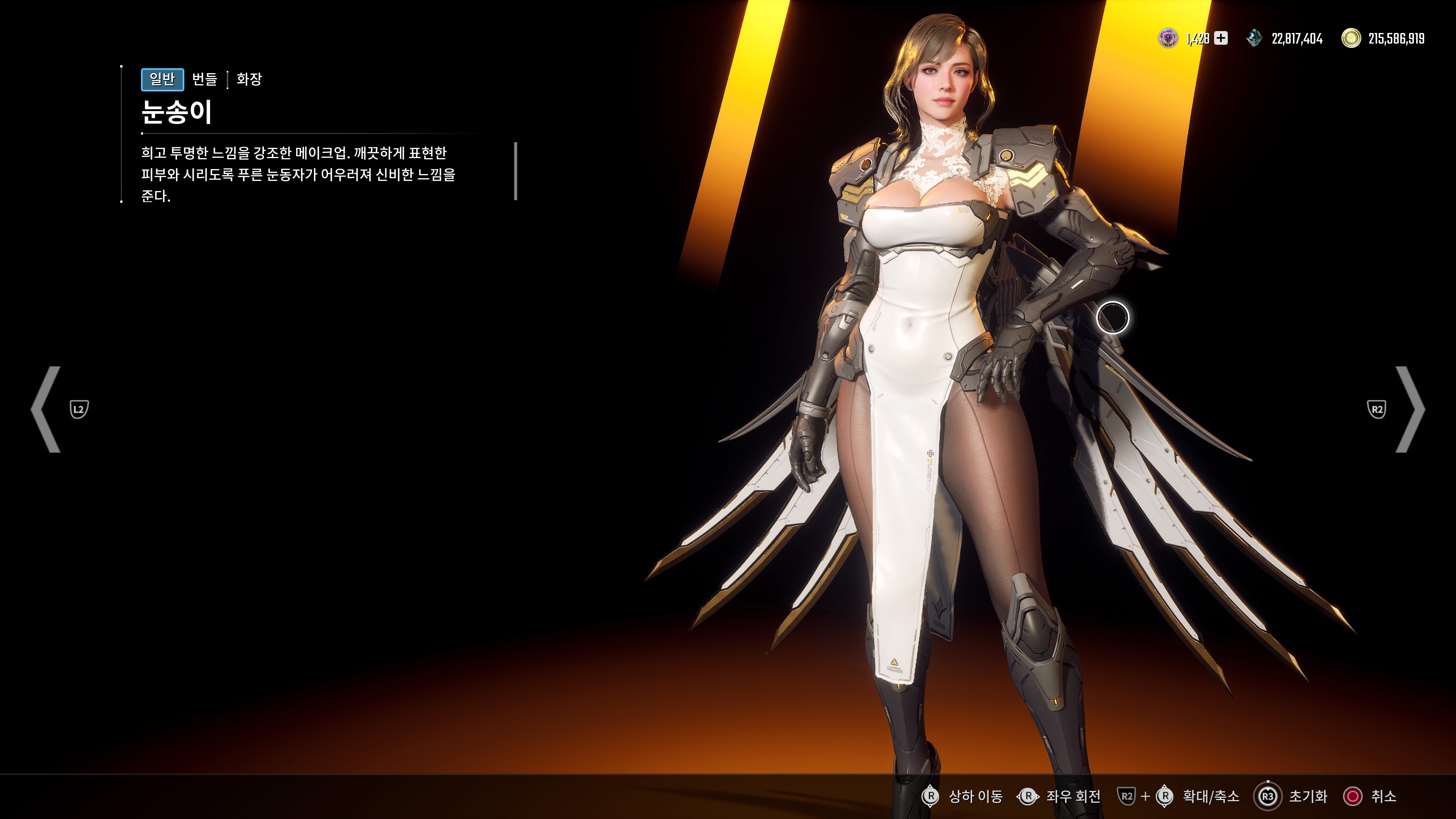Click the blue crystal currency icon

click(x=1254, y=38)
